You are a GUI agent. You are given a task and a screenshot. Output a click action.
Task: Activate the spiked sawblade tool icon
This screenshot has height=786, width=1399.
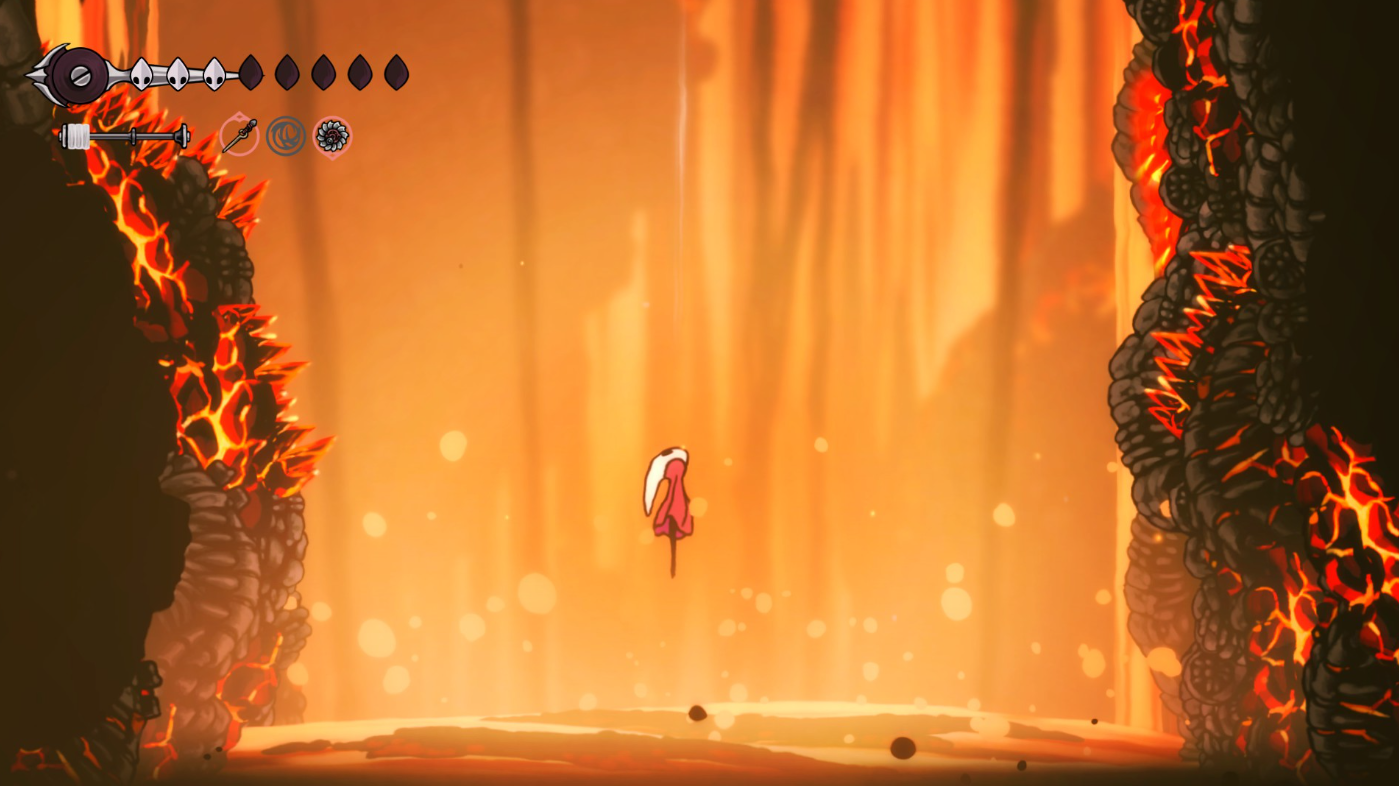coord(332,136)
